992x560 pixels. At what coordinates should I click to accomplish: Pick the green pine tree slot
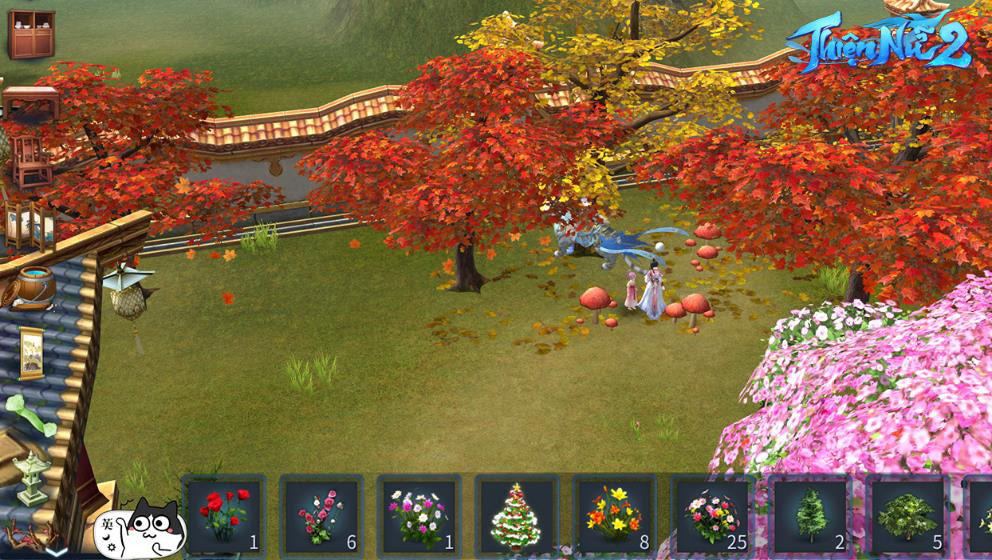[809, 514]
